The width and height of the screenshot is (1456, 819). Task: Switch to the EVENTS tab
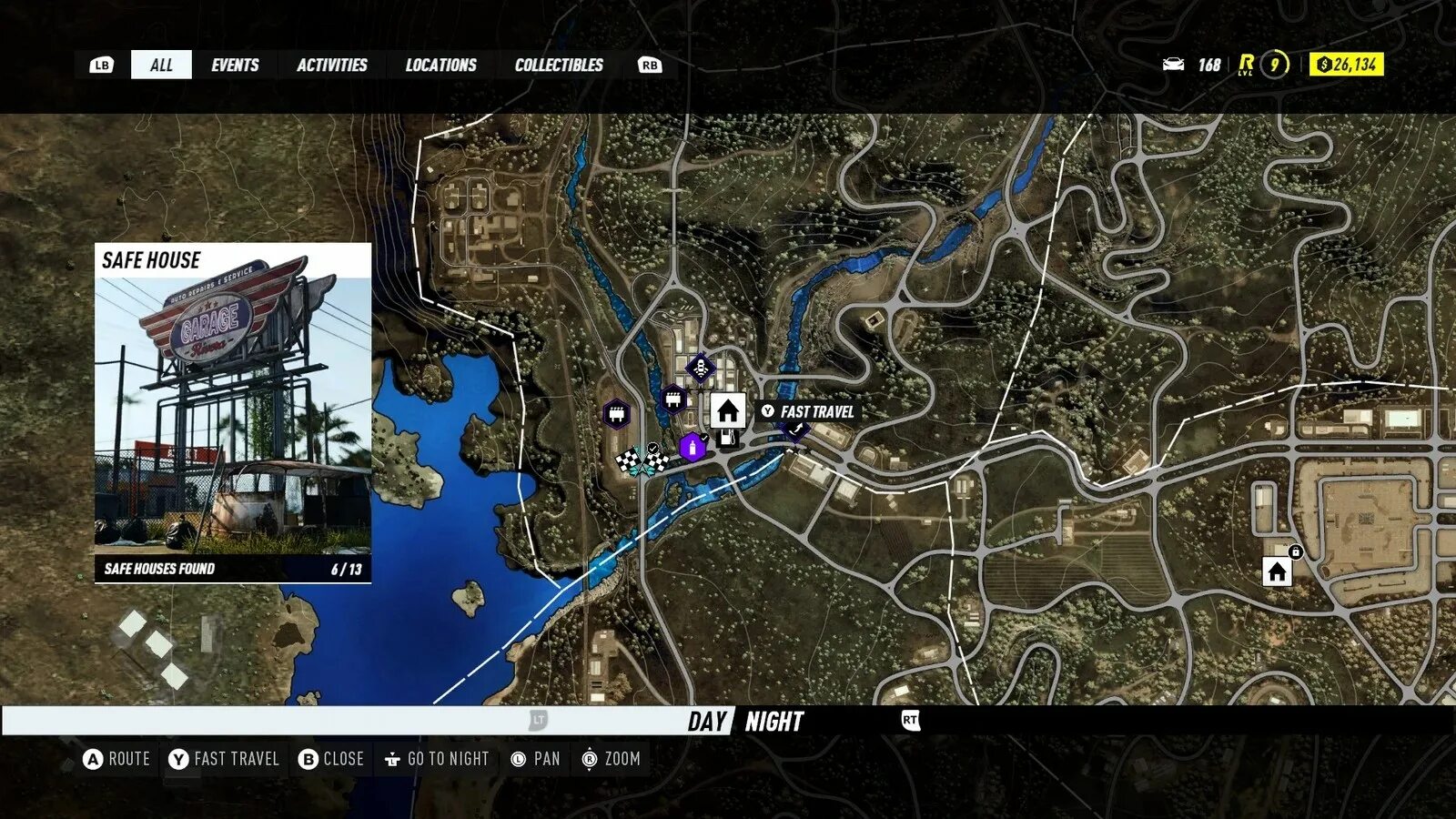(x=235, y=65)
